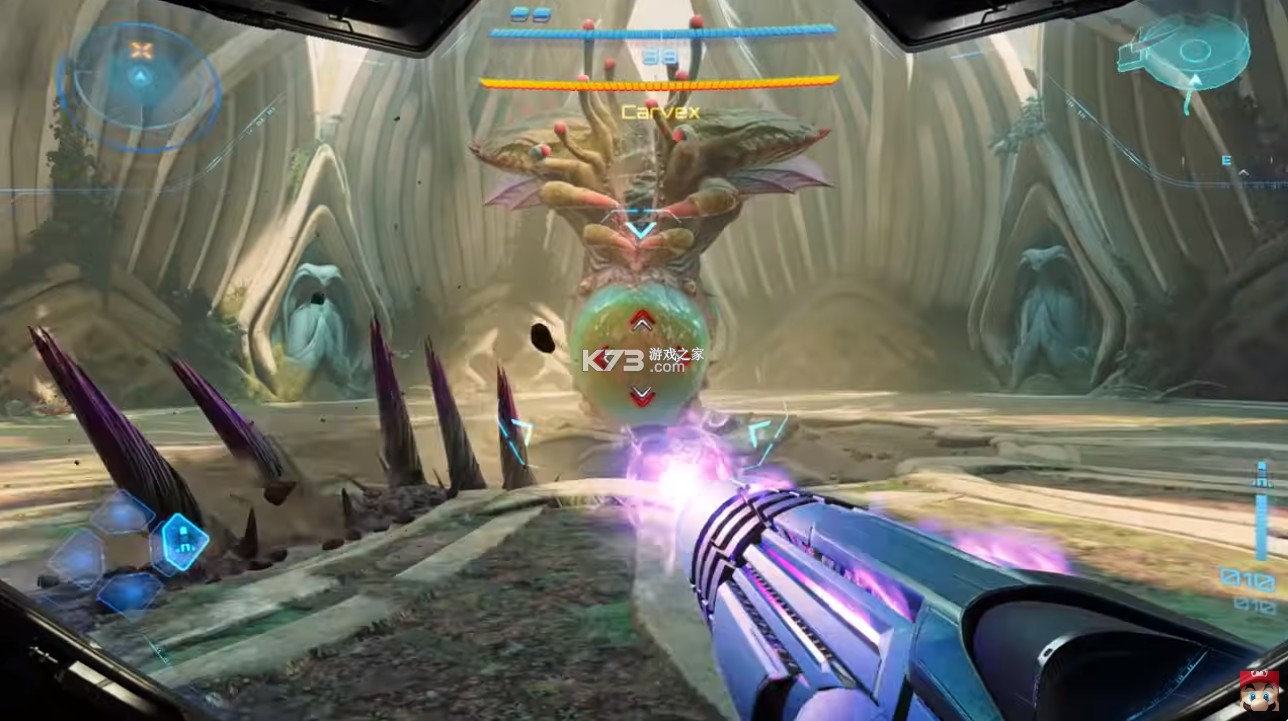Click the blue player arrow on the minimap
The width and height of the screenshot is (1288, 721).
click(x=140, y=77)
